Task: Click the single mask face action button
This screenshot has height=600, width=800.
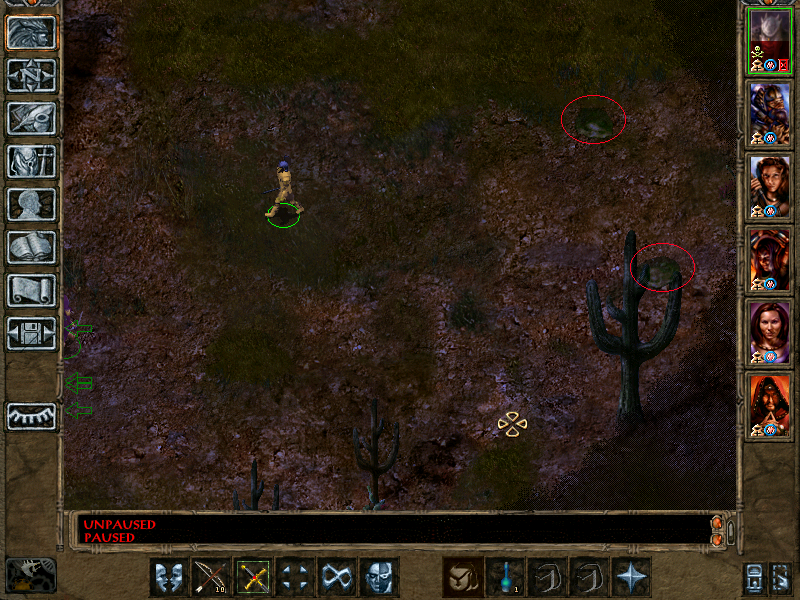Action: (379, 576)
